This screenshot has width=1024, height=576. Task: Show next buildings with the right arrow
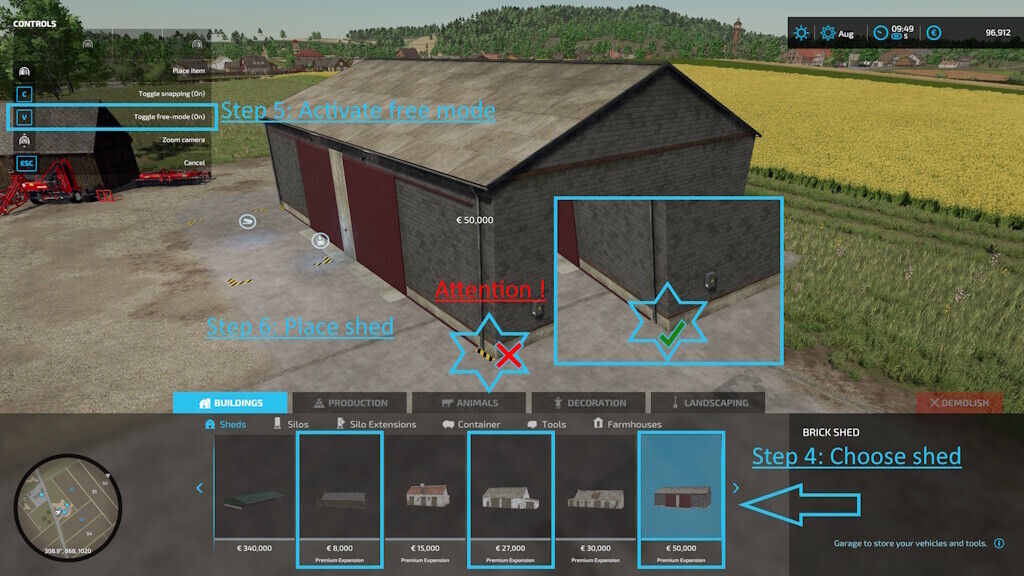pos(736,488)
